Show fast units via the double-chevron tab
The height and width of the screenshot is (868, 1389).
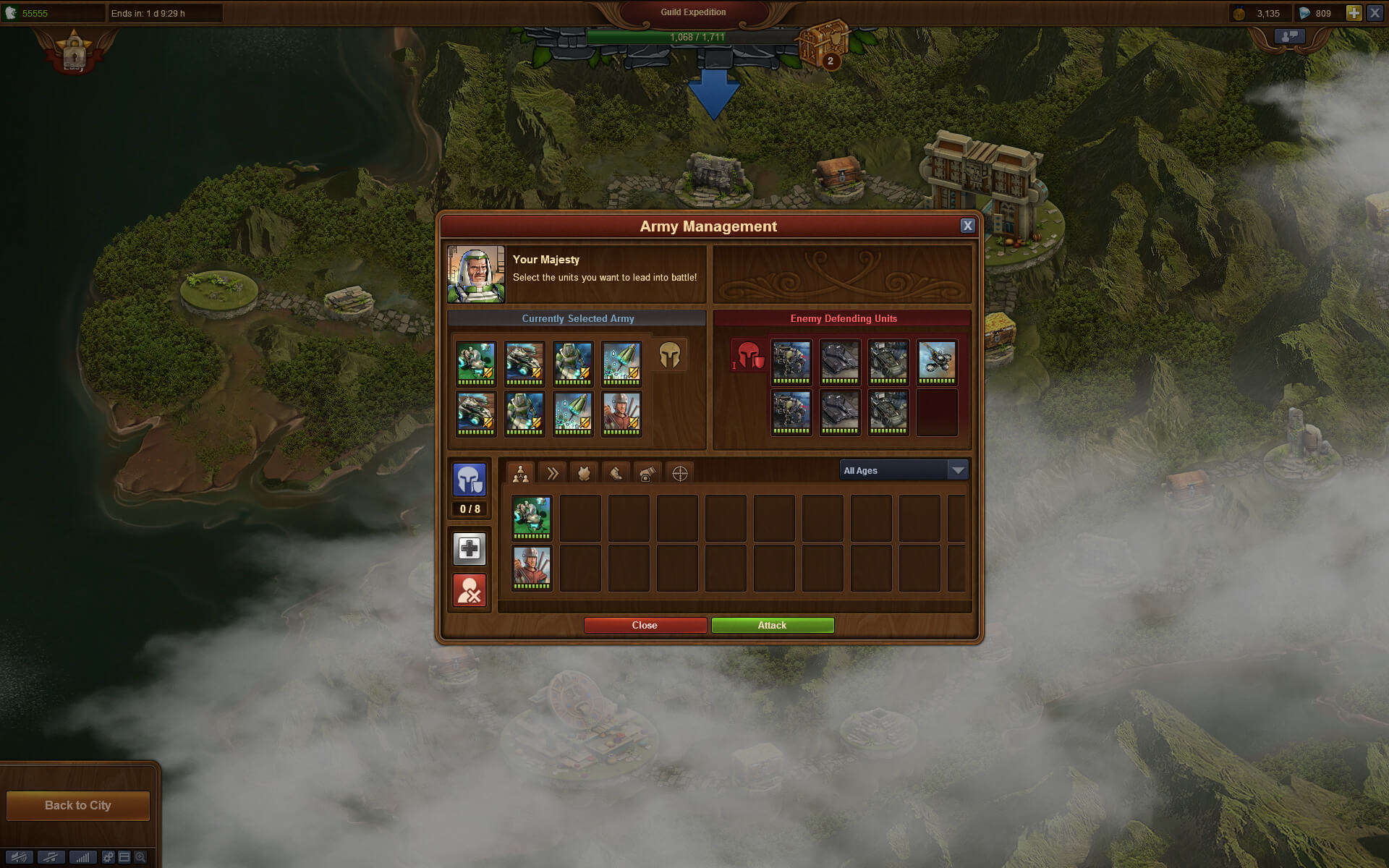pyautogui.click(x=552, y=473)
